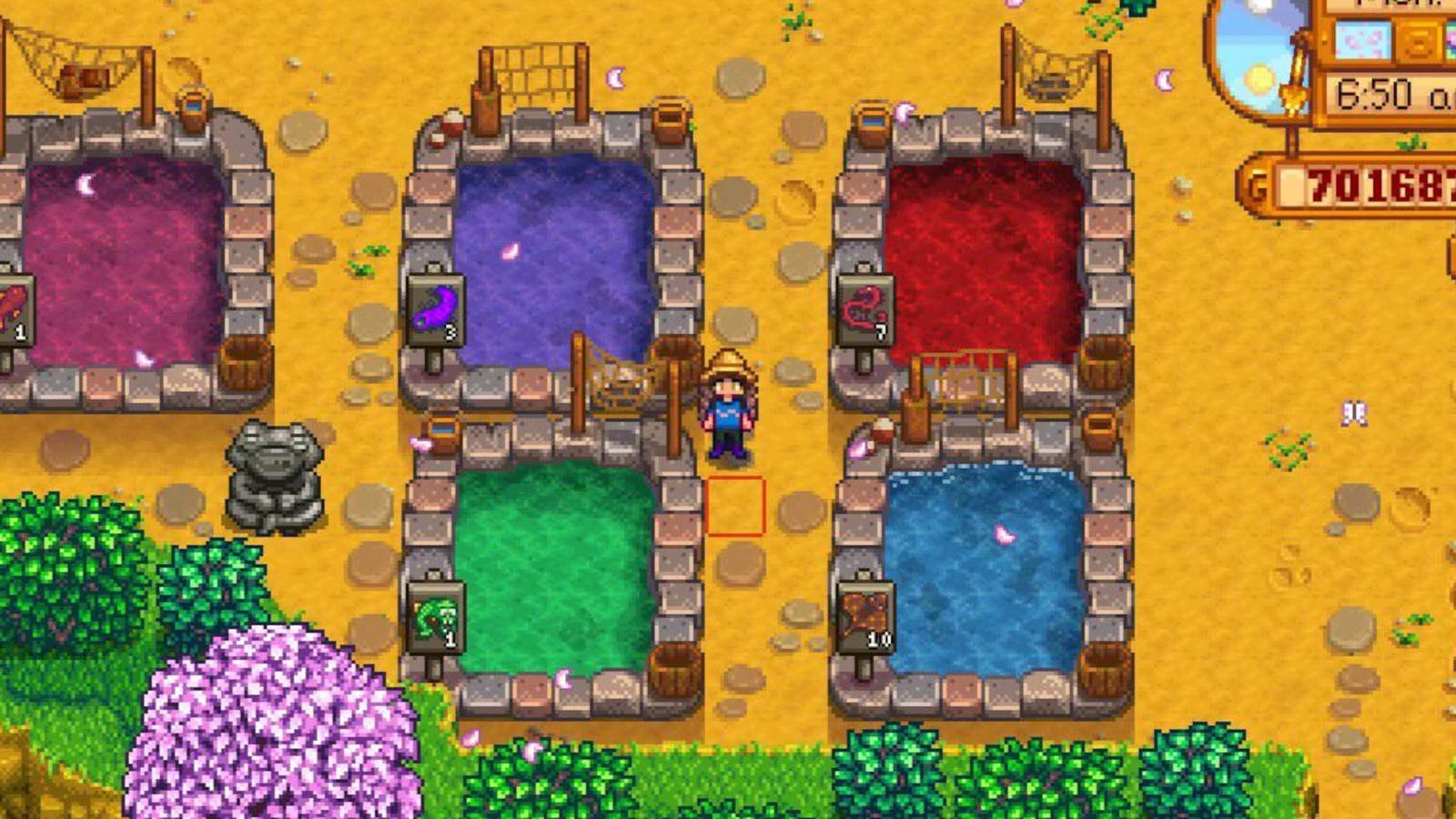
Task: Click the green fish pond sign showing 1
Action: [x=435, y=614]
